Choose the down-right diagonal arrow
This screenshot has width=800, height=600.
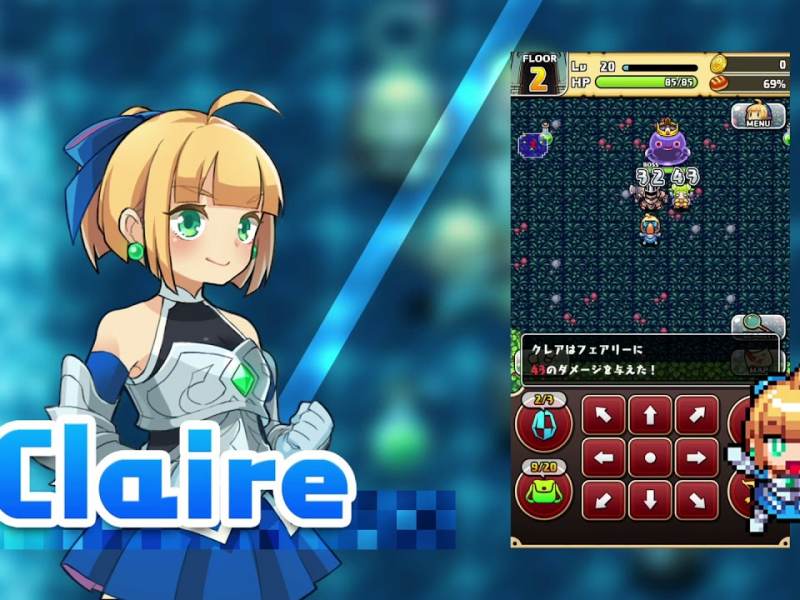[697, 499]
